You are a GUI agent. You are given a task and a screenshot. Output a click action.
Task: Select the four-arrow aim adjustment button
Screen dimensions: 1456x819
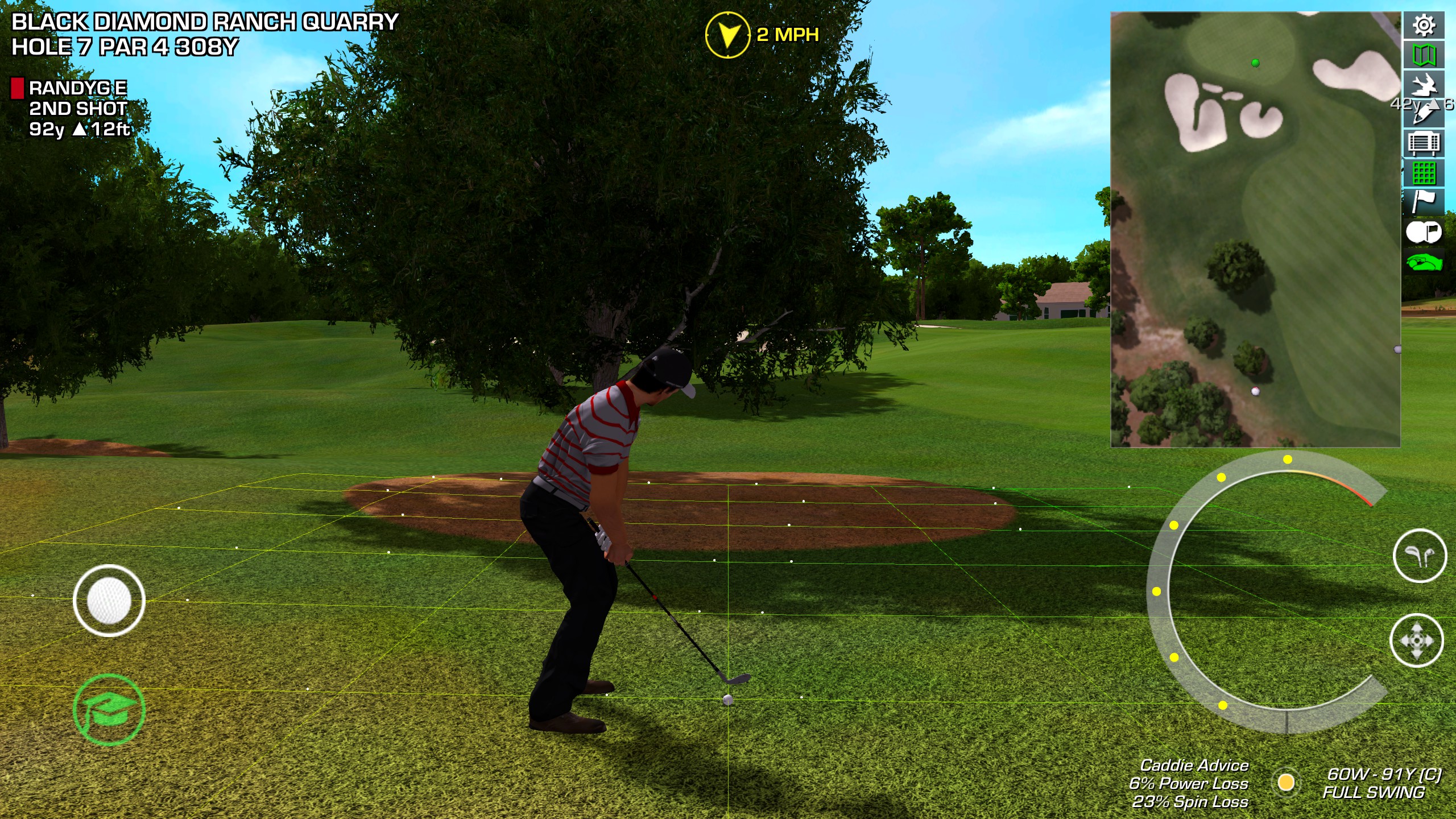[x=1416, y=640]
